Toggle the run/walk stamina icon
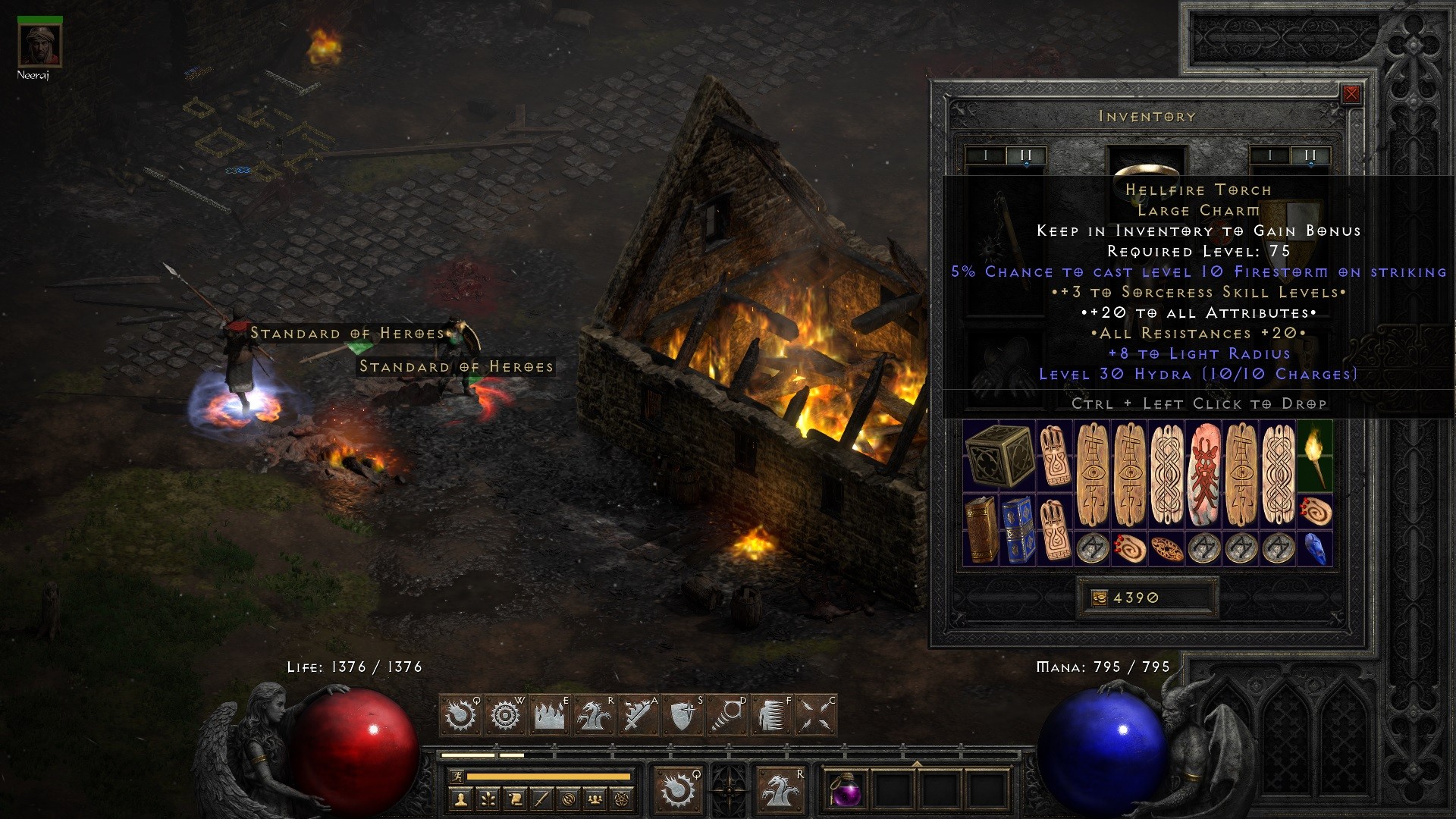The height and width of the screenshot is (819, 1456). [x=457, y=777]
